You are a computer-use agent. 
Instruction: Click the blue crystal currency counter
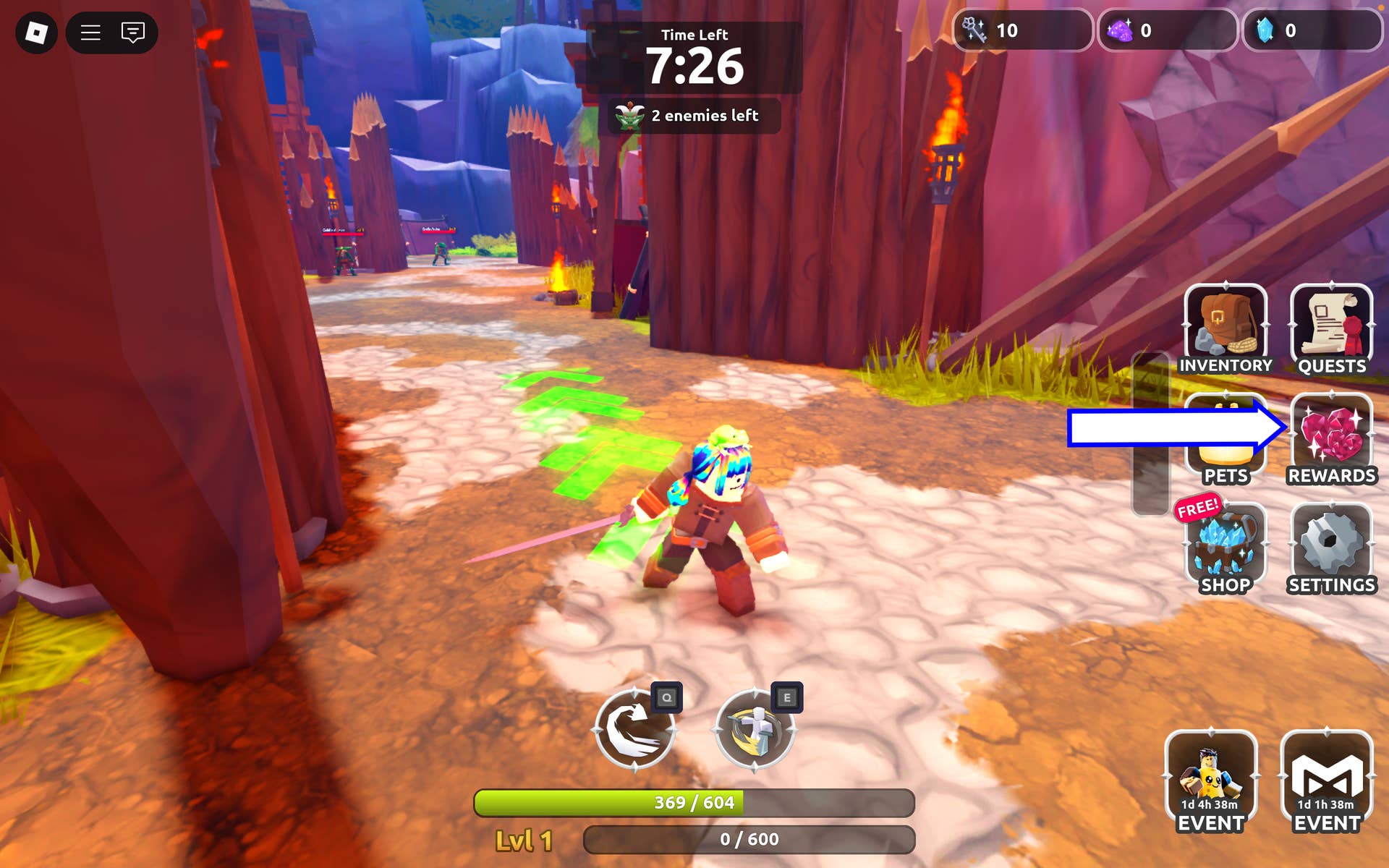[x=1311, y=30]
